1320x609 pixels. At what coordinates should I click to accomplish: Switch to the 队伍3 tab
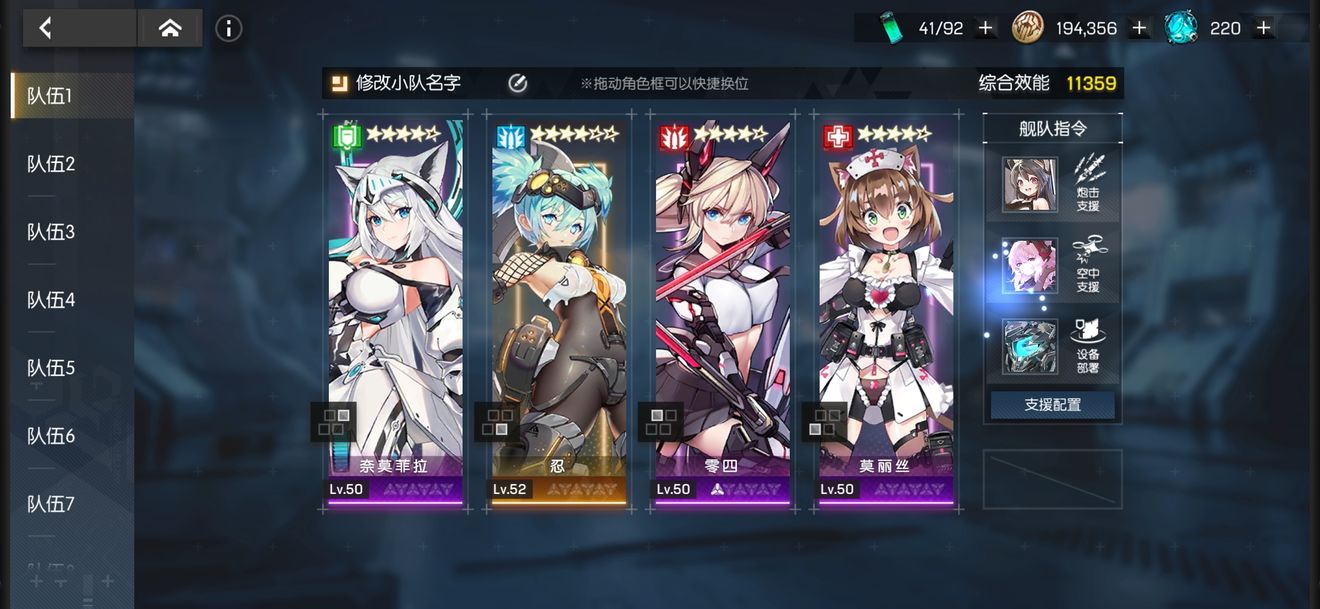pos(52,232)
